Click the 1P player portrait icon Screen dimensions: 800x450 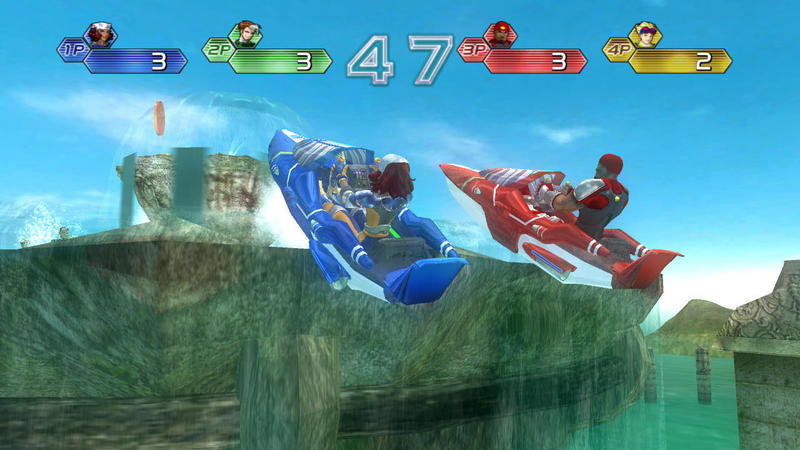101,35
